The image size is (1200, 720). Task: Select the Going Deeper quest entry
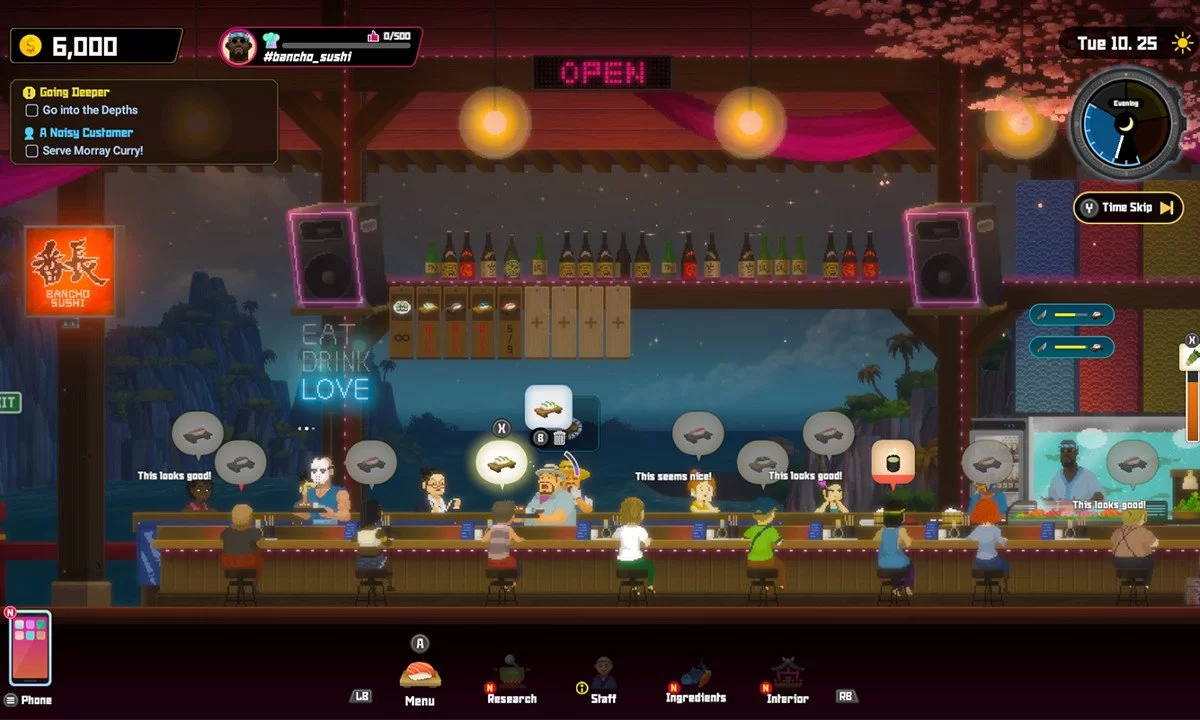(x=76, y=92)
